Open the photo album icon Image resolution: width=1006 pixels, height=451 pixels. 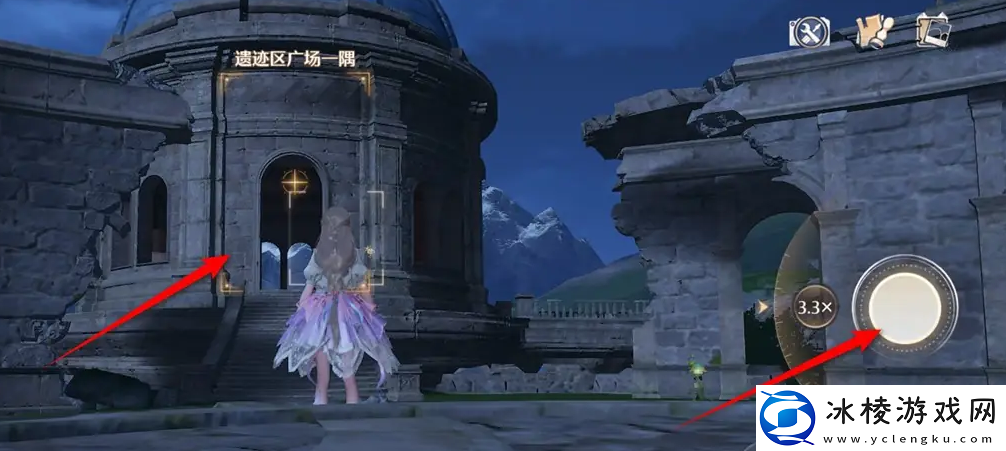pos(936,30)
